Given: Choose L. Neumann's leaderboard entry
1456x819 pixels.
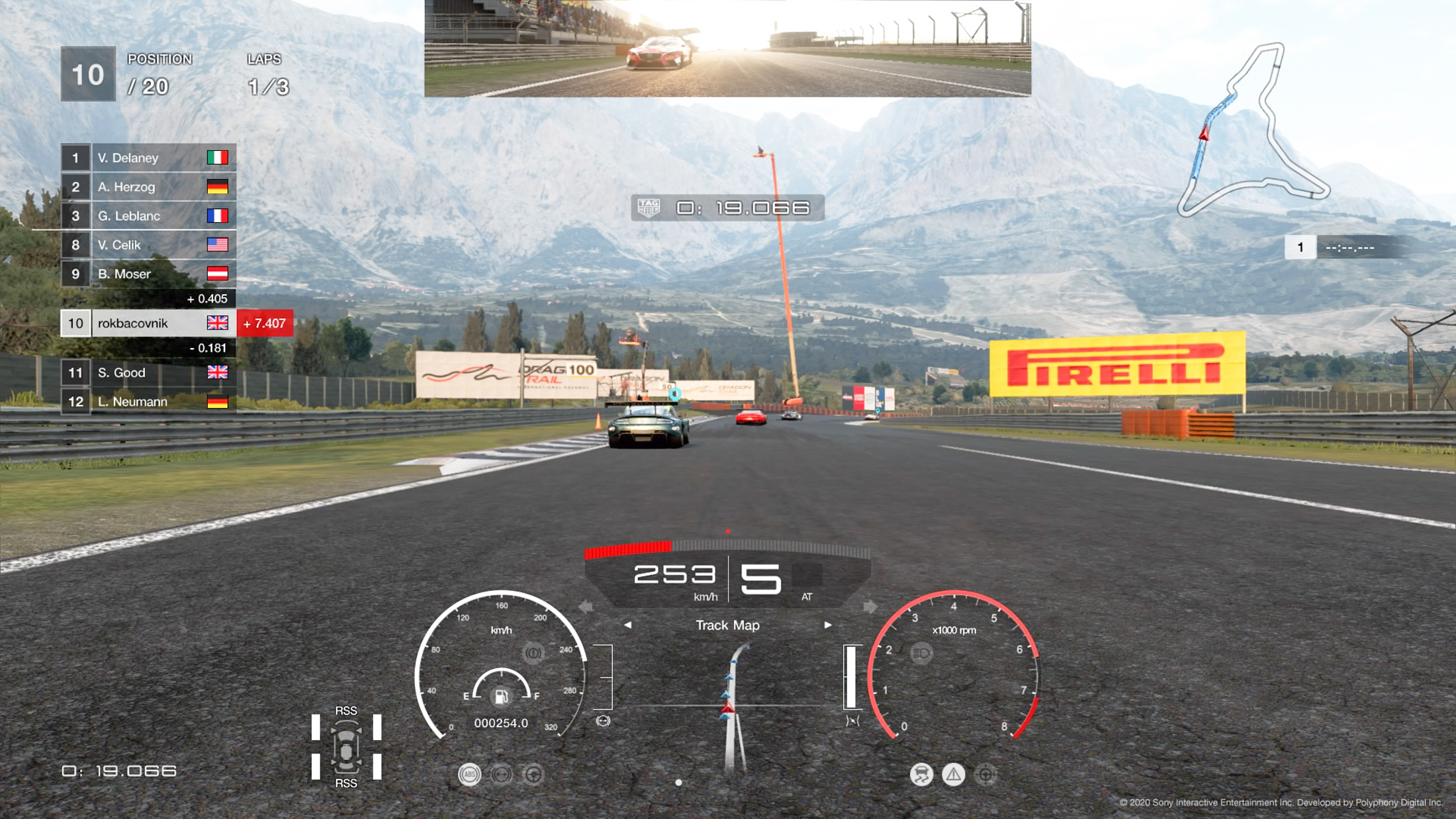Looking at the screenshot, I should pos(148,402).
